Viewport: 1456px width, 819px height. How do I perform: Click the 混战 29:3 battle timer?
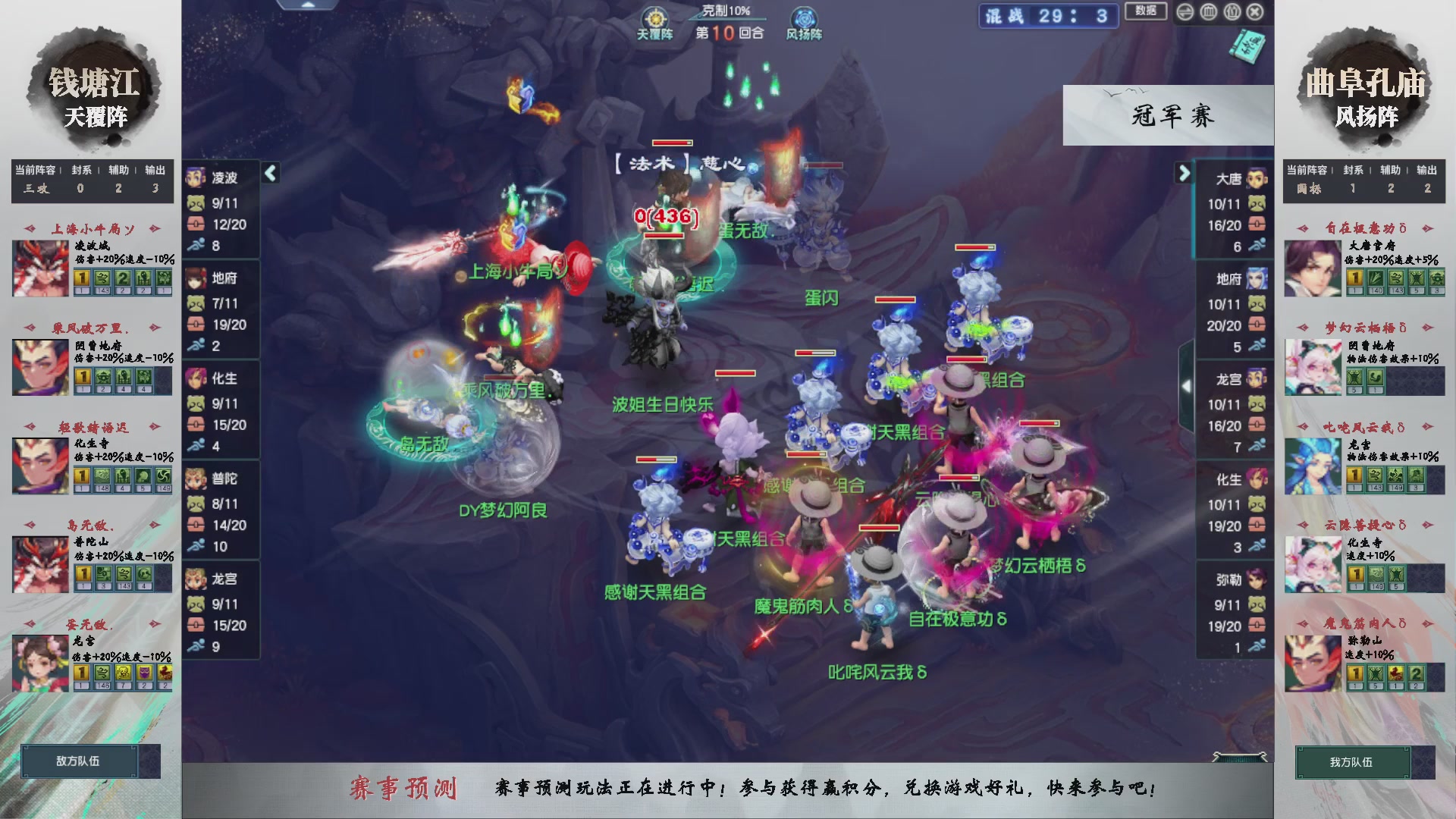click(x=1047, y=16)
